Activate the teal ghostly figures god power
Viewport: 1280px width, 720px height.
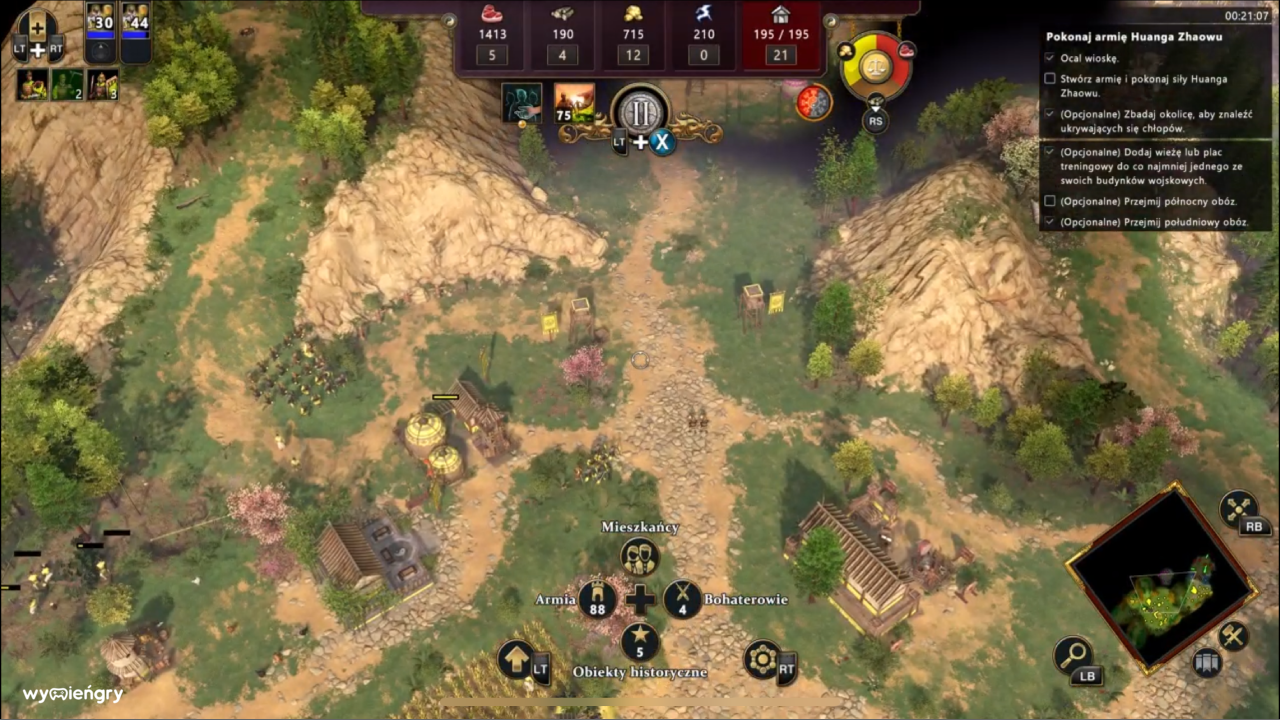click(x=522, y=103)
